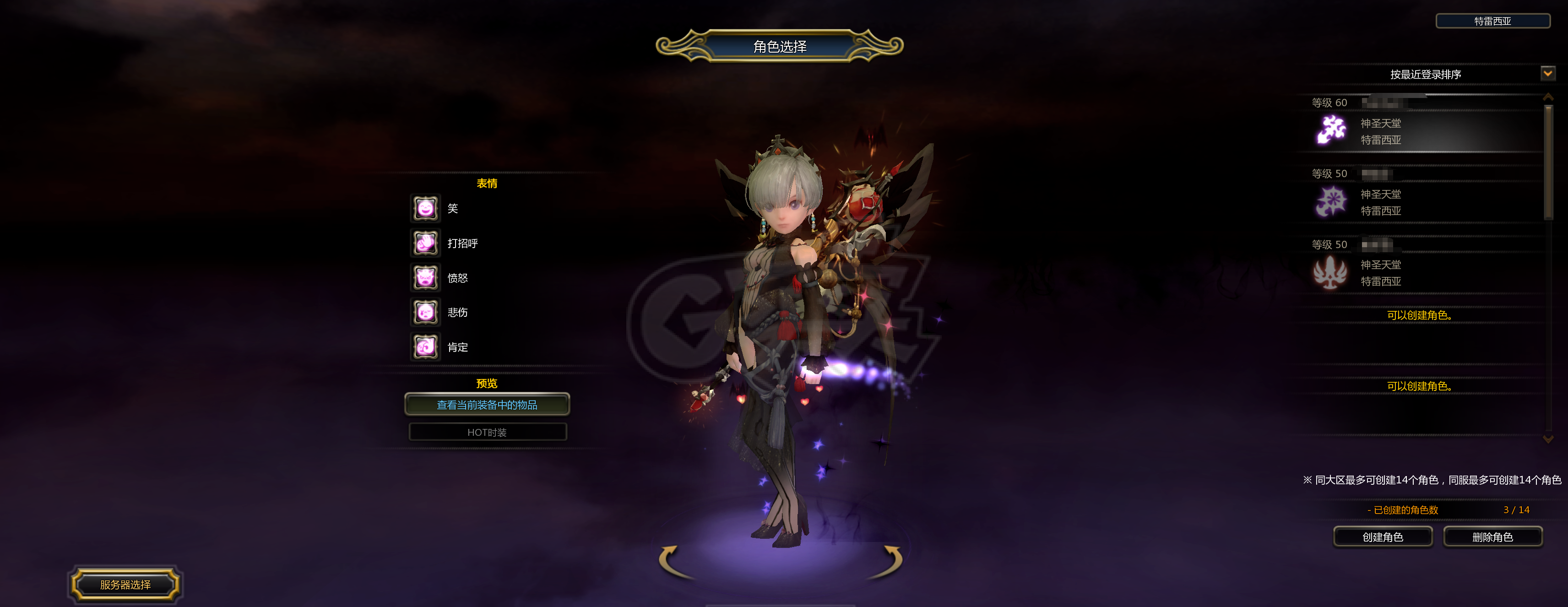Click the 特雷西亚 server name button
Image resolution: width=1568 pixels, height=607 pixels.
[1492, 22]
